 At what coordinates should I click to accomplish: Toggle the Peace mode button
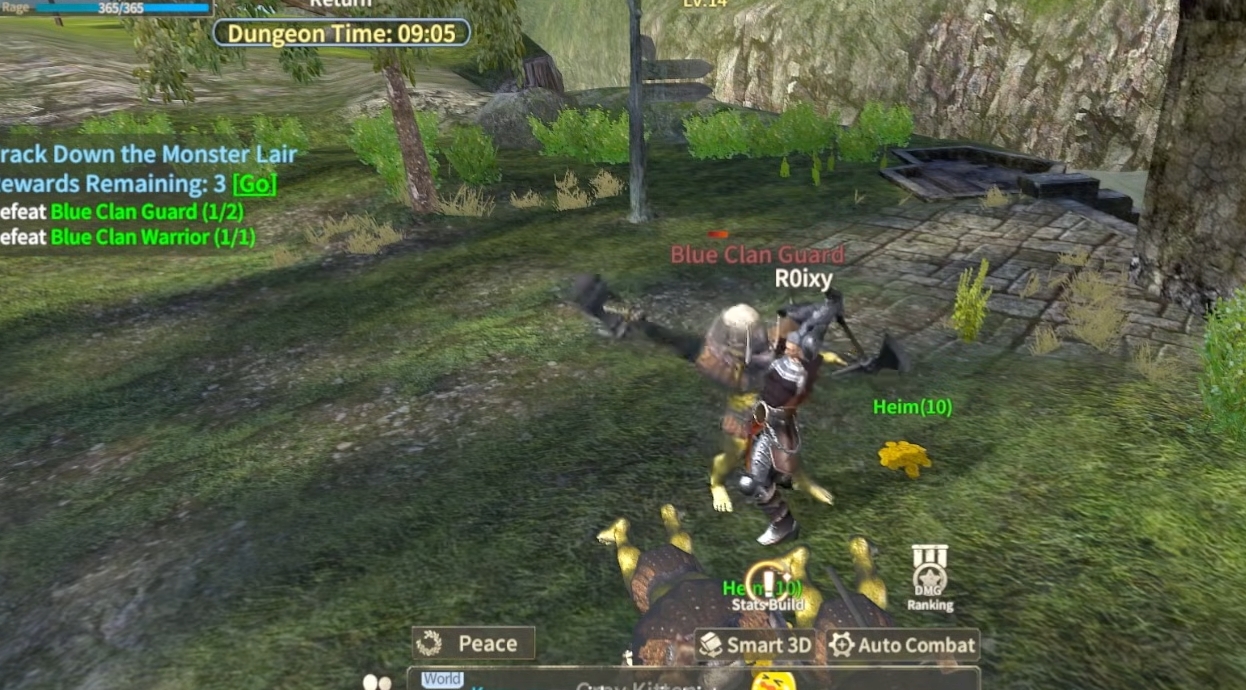pyautogui.click(x=475, y=643)
